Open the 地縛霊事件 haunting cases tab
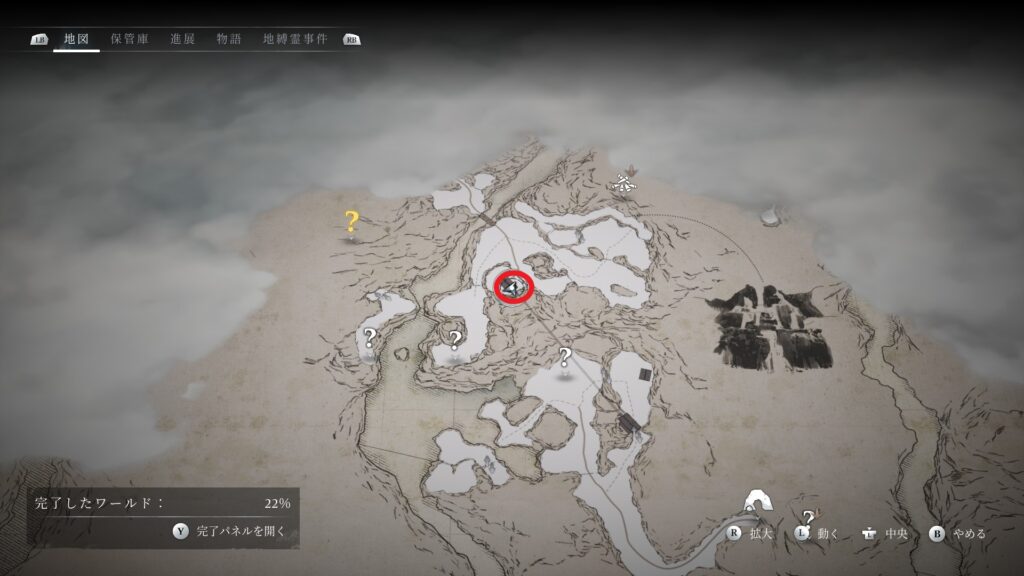1024x576 pixels. pyautogui.click(x=296, y=40)
